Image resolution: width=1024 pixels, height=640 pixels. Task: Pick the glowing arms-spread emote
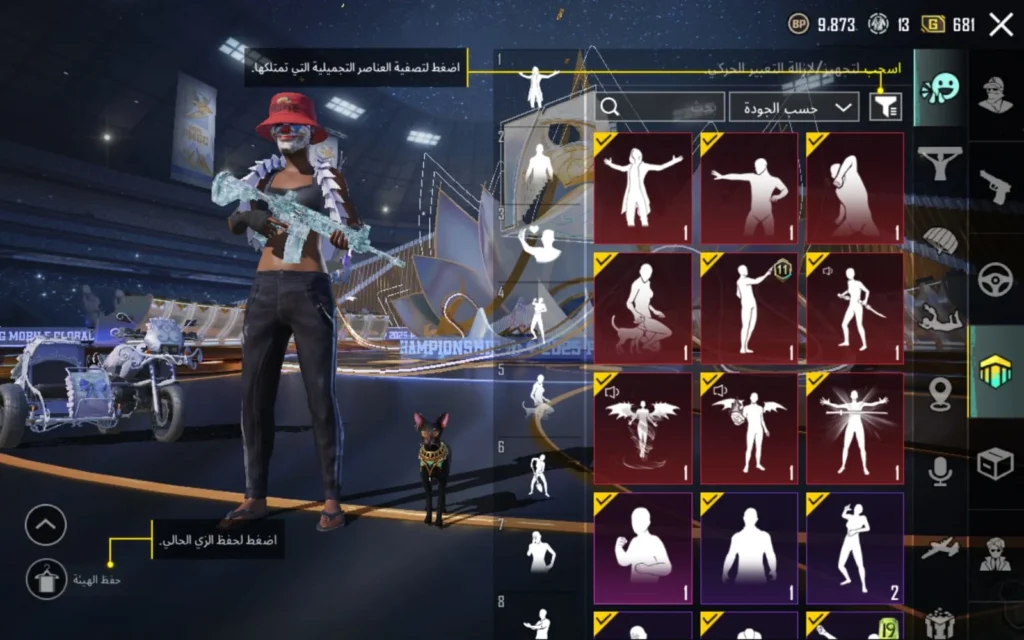(x=856, y=428)
